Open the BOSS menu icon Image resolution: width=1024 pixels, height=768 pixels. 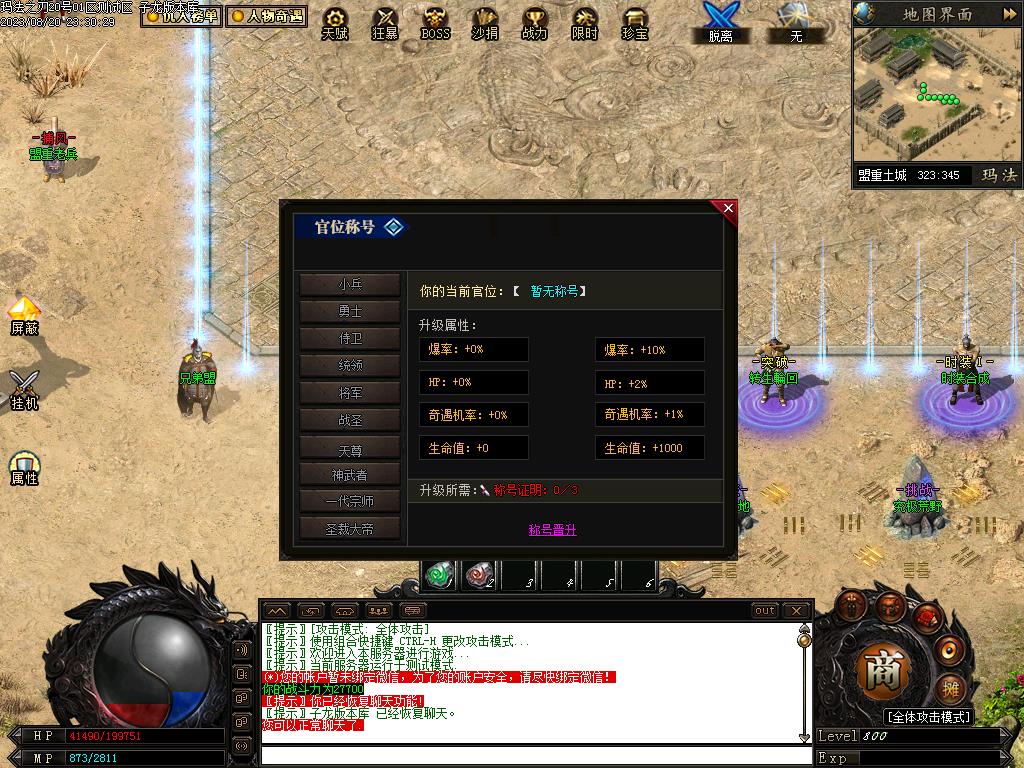[435, 22]
